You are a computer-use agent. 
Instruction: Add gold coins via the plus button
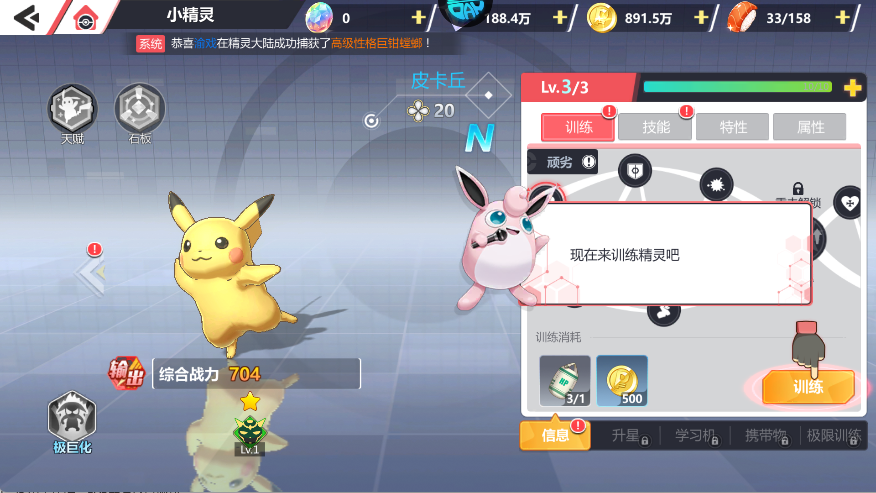tap(701, 18)
